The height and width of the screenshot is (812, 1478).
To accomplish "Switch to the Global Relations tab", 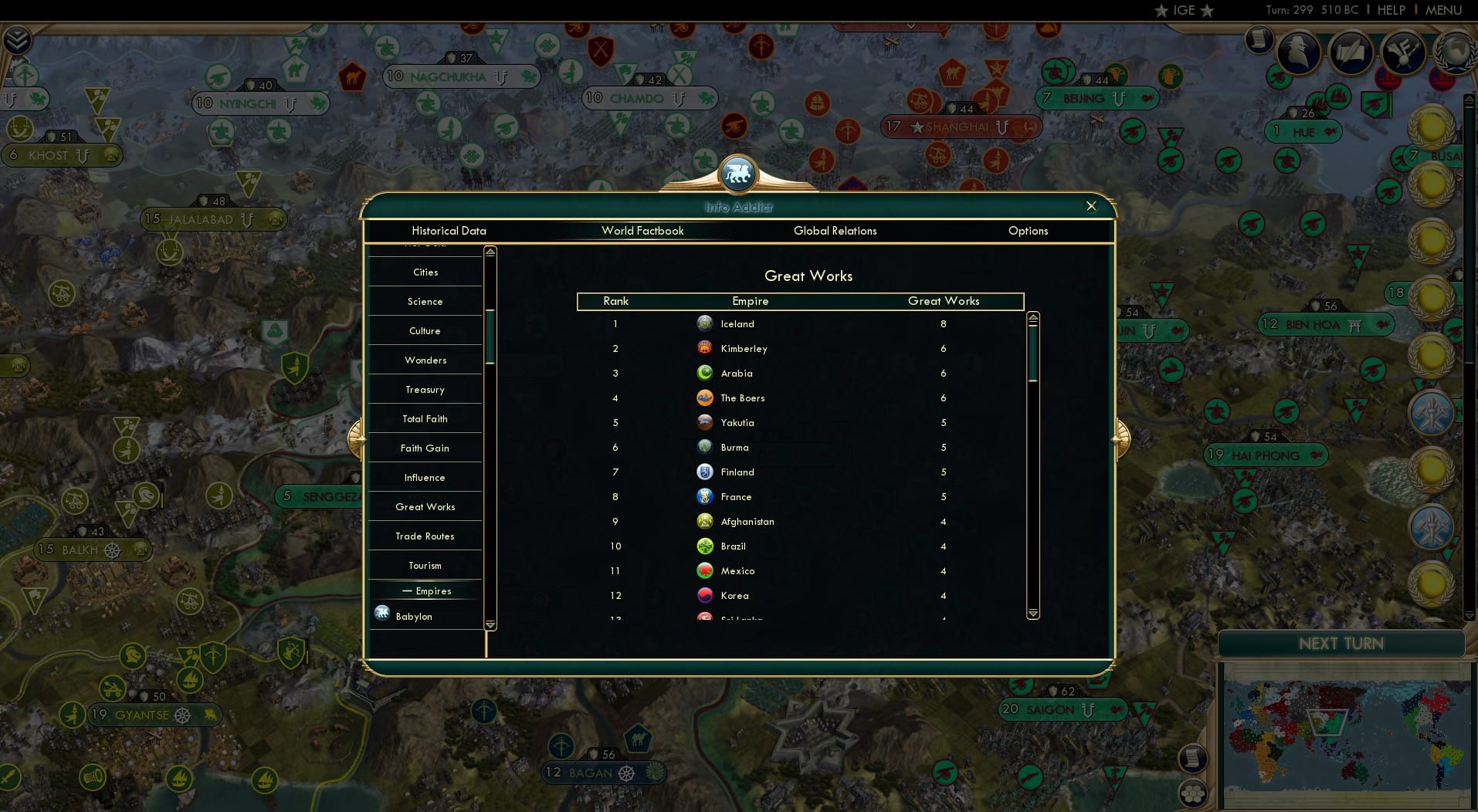I will (x=835, y=230).
